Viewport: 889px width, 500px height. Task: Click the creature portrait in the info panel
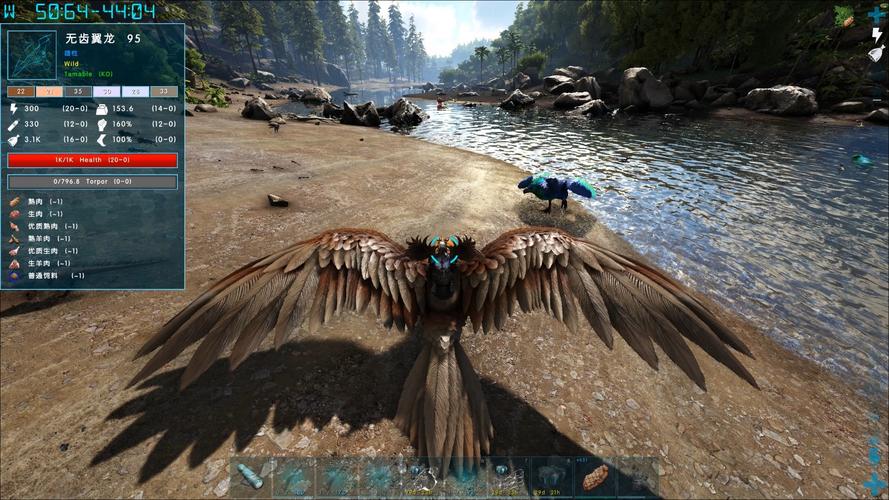pyautogui.click(x=32, y=56)
